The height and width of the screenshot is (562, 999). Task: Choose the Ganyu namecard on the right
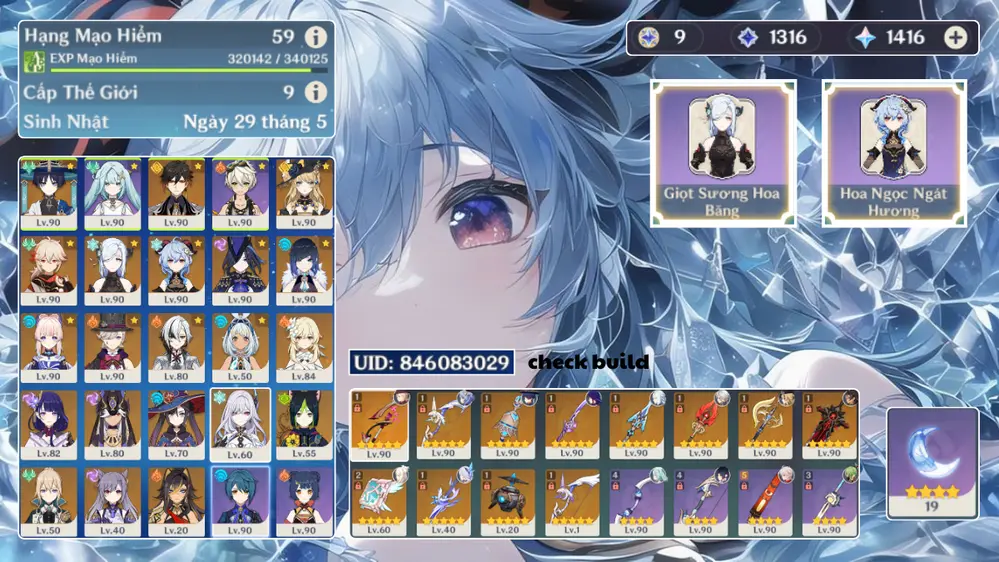[894, 153]
